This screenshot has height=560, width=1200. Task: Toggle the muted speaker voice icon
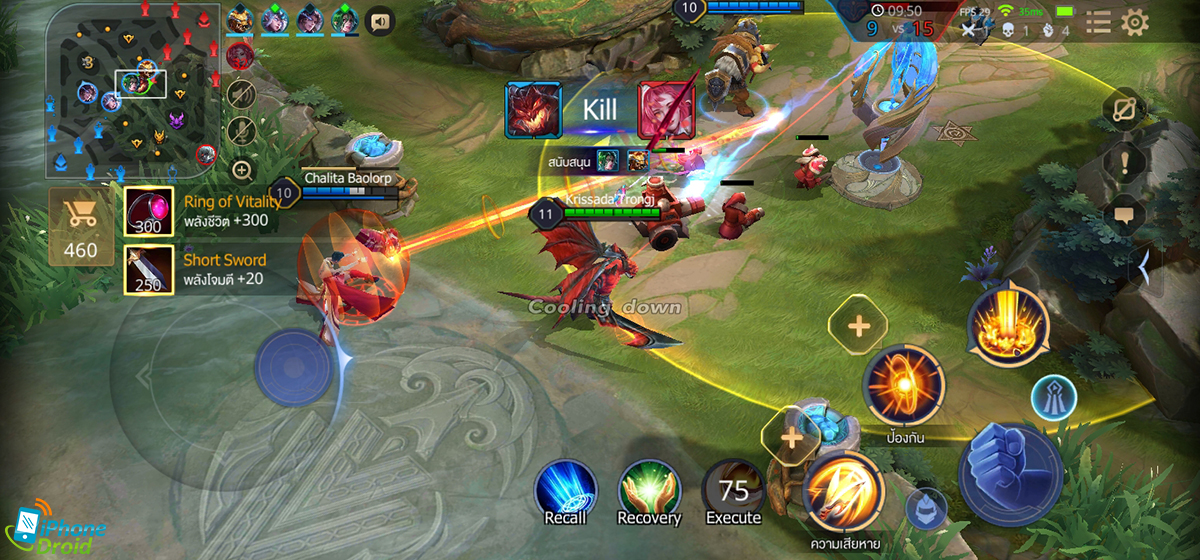click(x=240, y=94)
